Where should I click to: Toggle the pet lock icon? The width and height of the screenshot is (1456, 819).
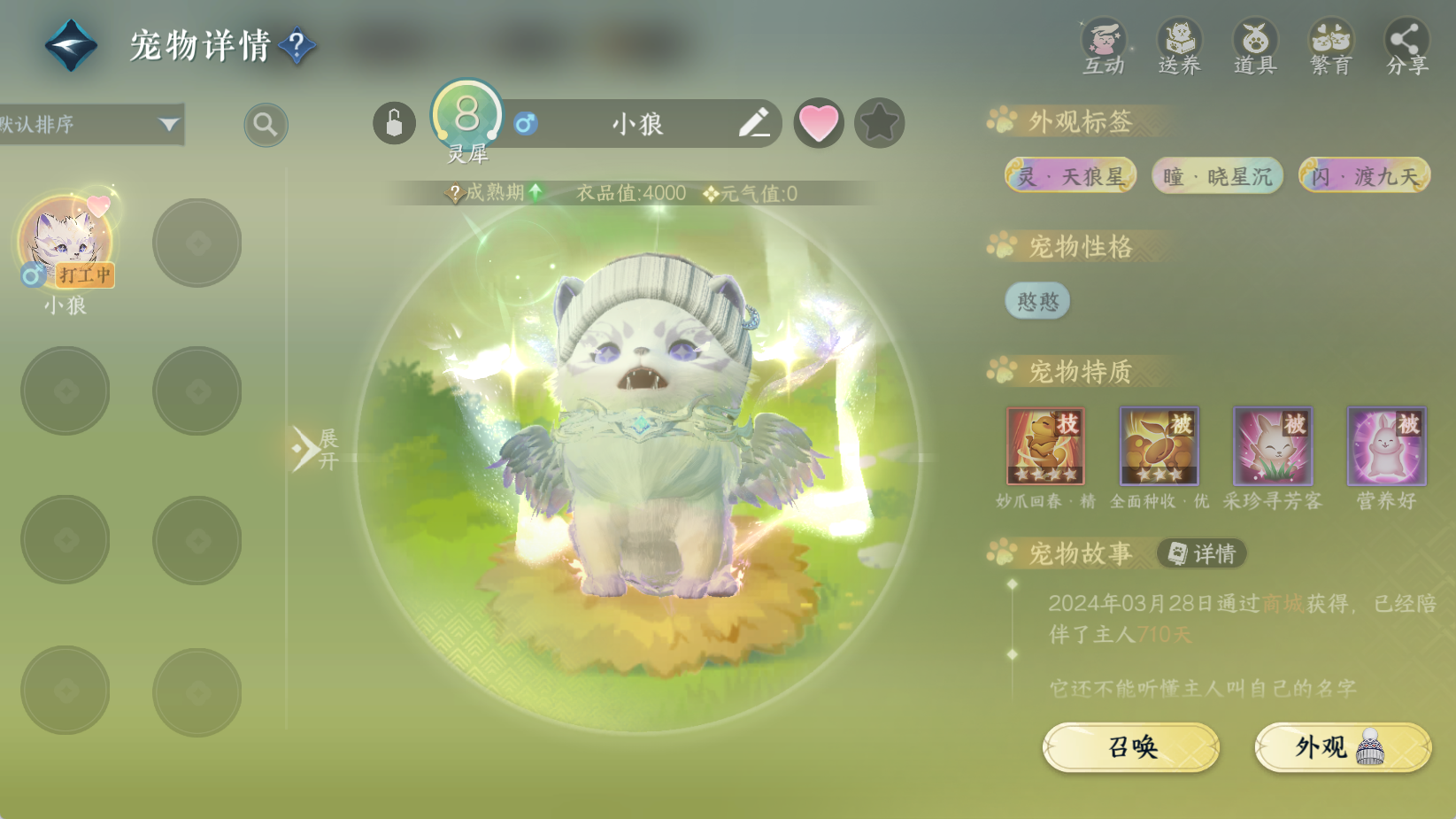pyautogui.click(x=394, y=123)
